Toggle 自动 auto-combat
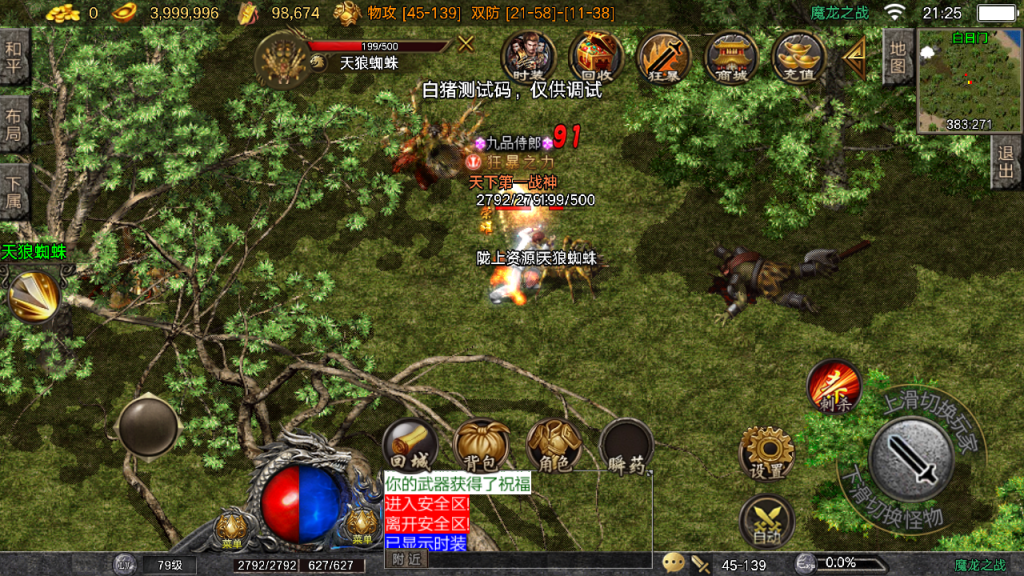 tap(767, 521)
